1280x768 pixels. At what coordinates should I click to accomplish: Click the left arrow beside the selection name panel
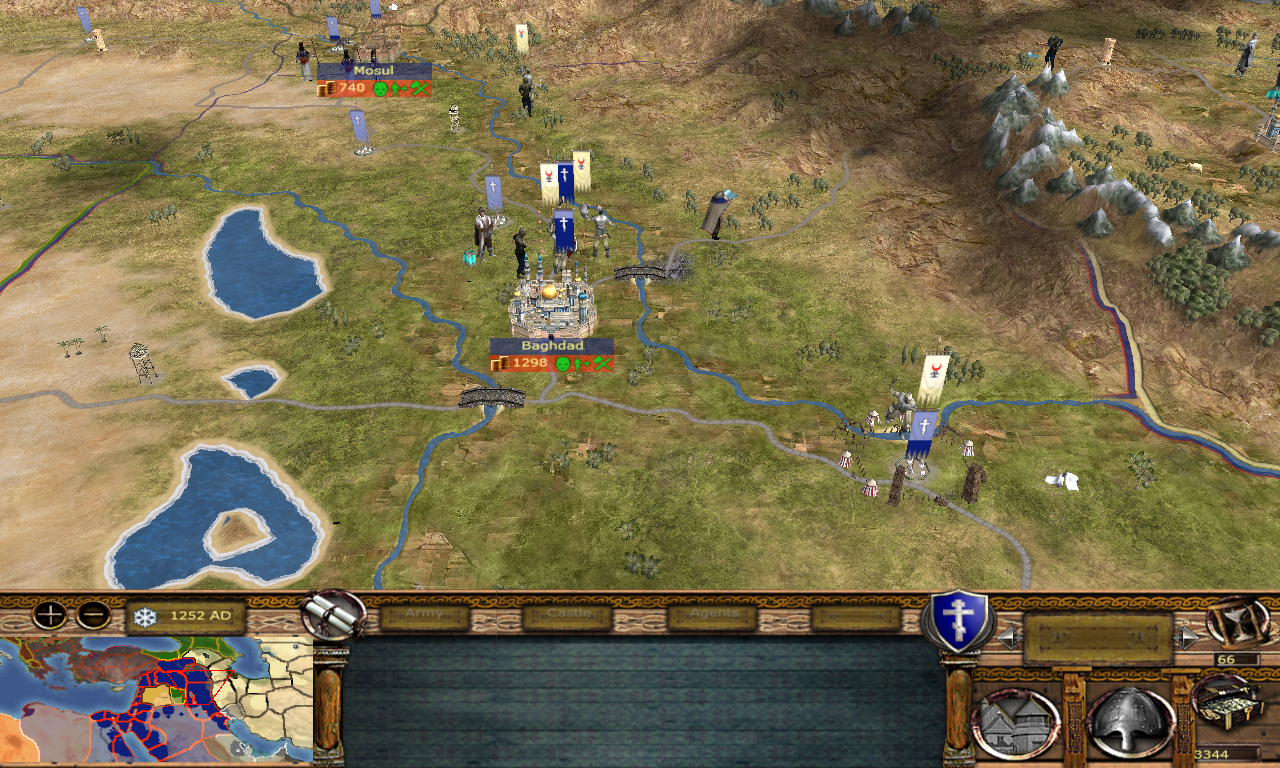(x=1010, y=638)
